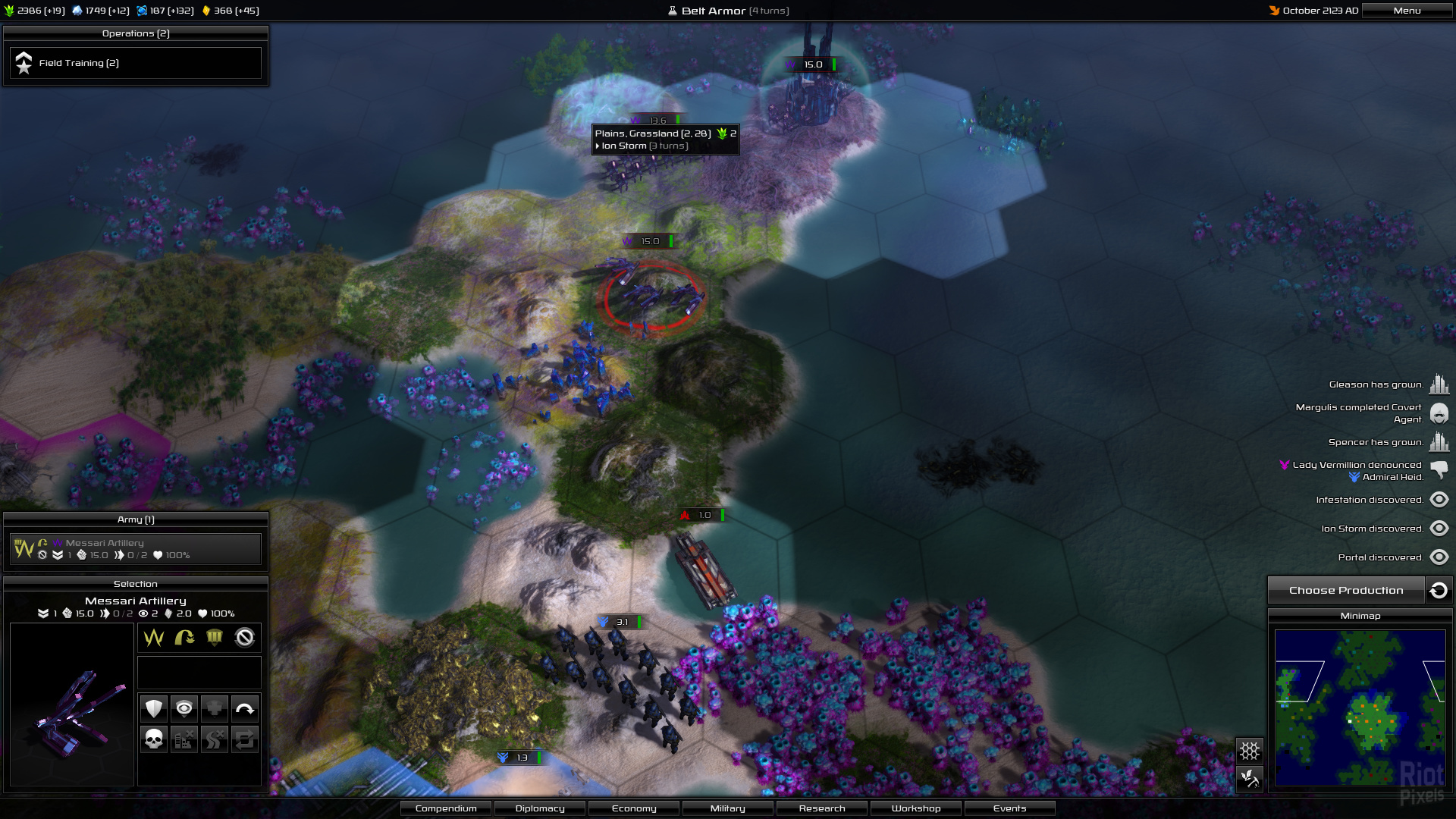Click the skull disband unit command

(x=154, y=739)
